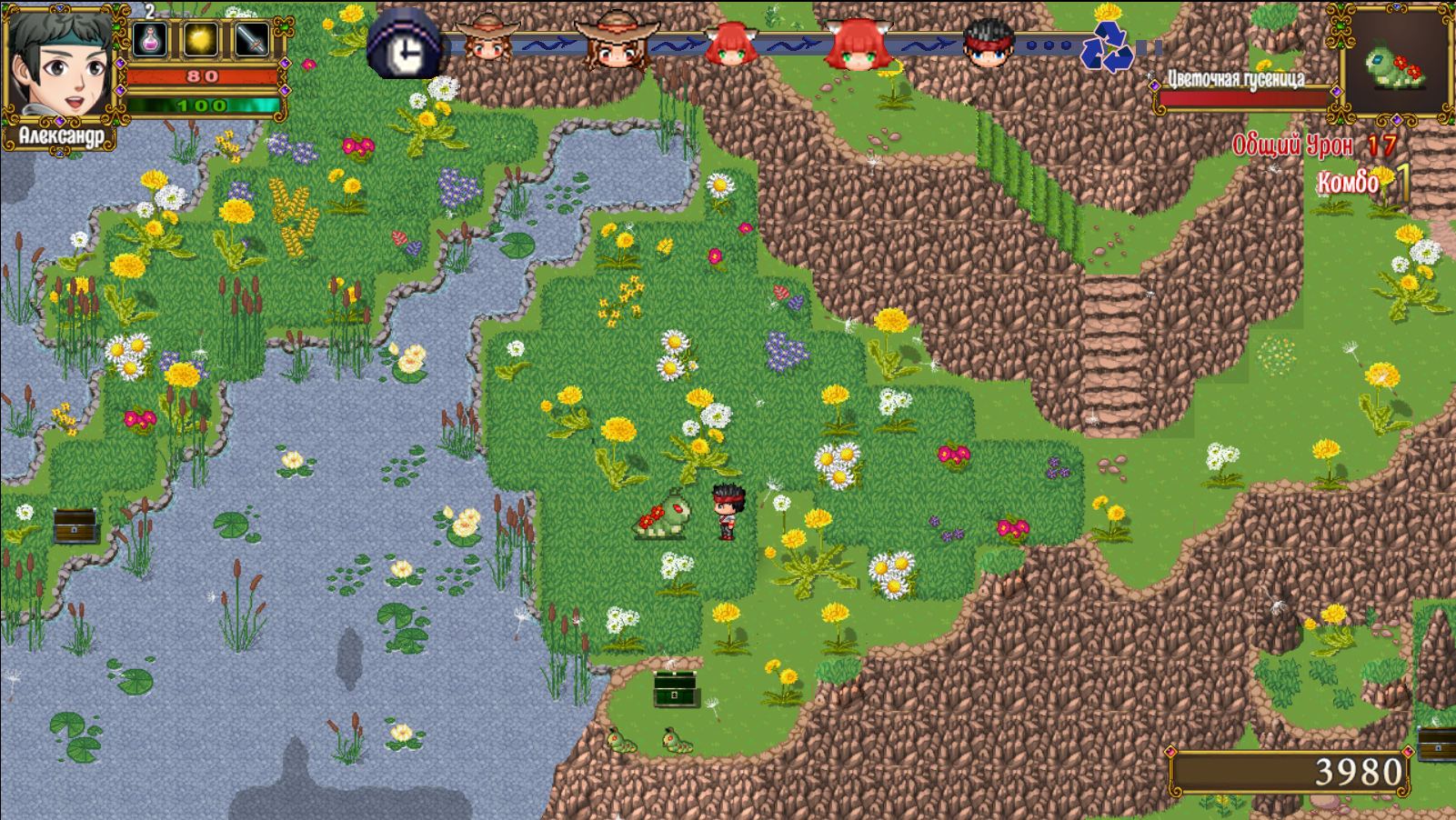Activate the glowing yellow orb skill
Viewport: 1456px width, 820px height.
tap(201, 39)
